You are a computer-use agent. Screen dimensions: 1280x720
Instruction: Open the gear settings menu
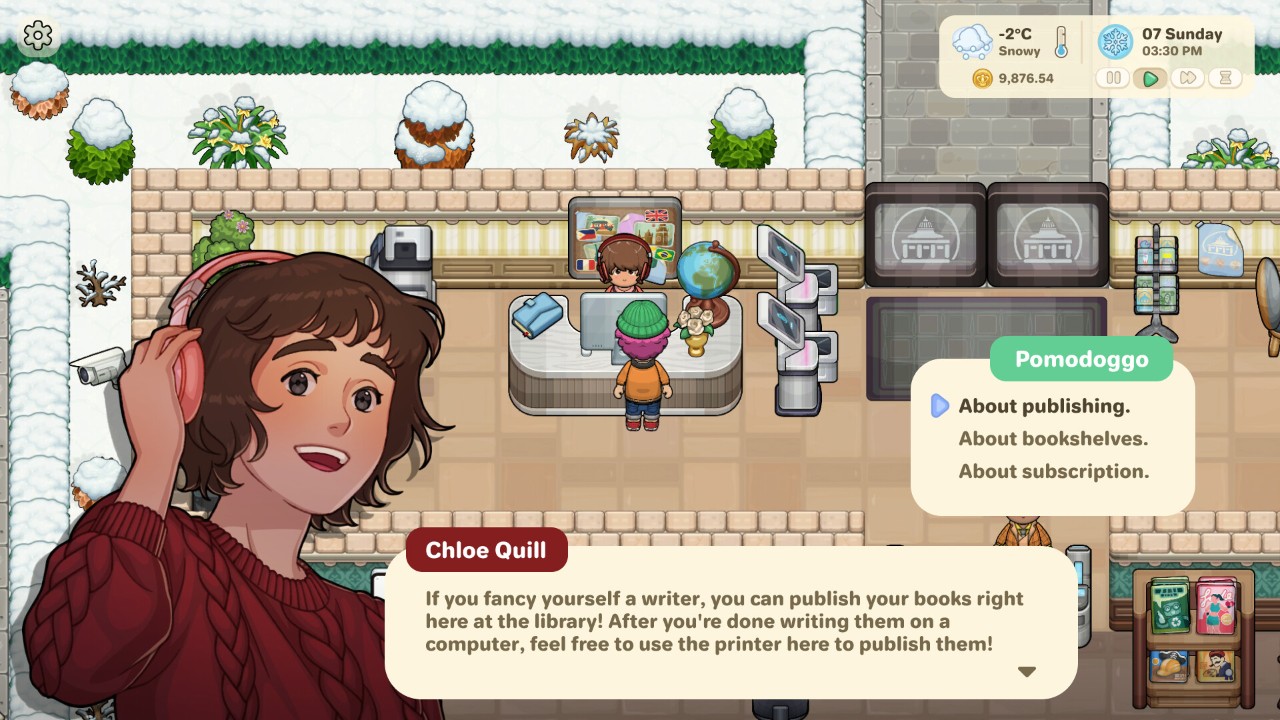click(38, 36)
